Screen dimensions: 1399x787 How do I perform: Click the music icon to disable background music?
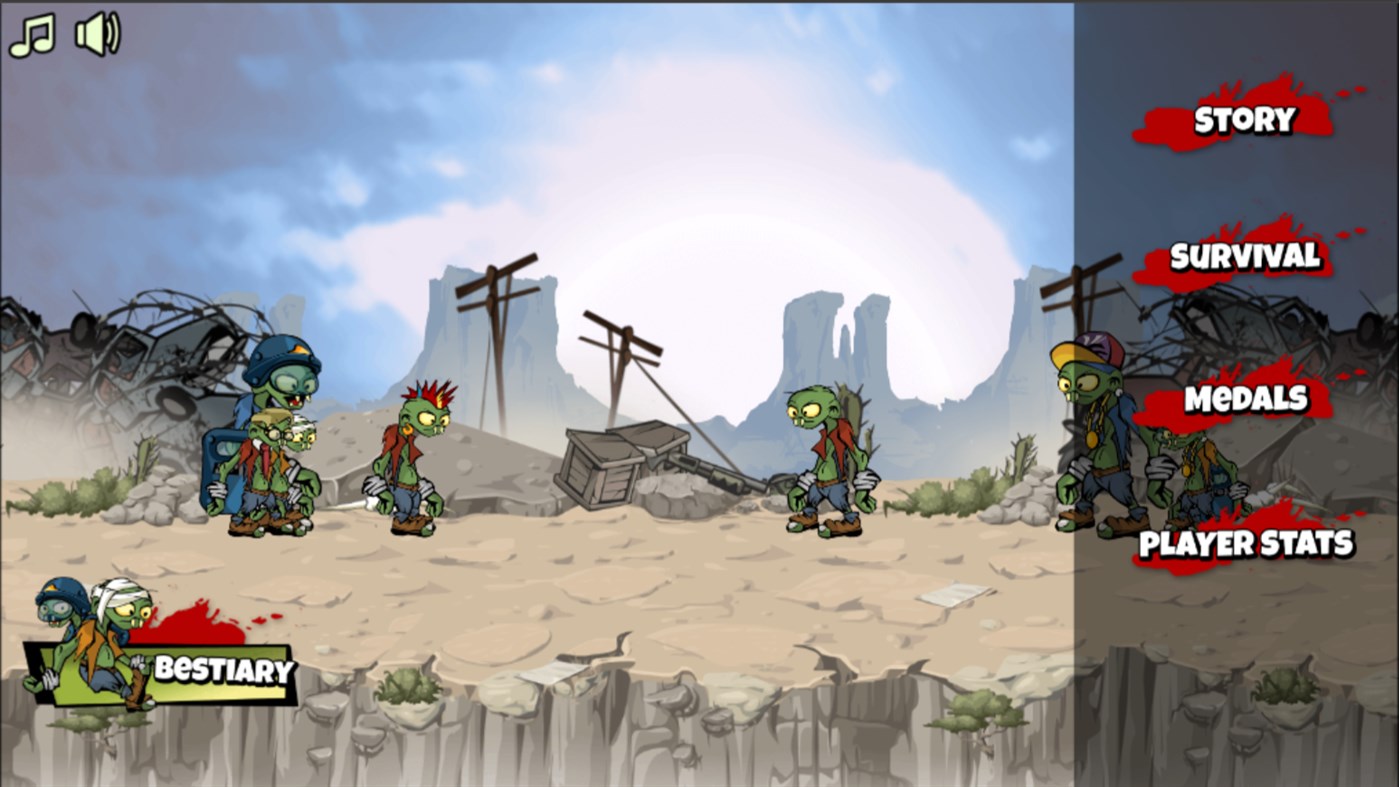tap(30, 32)
